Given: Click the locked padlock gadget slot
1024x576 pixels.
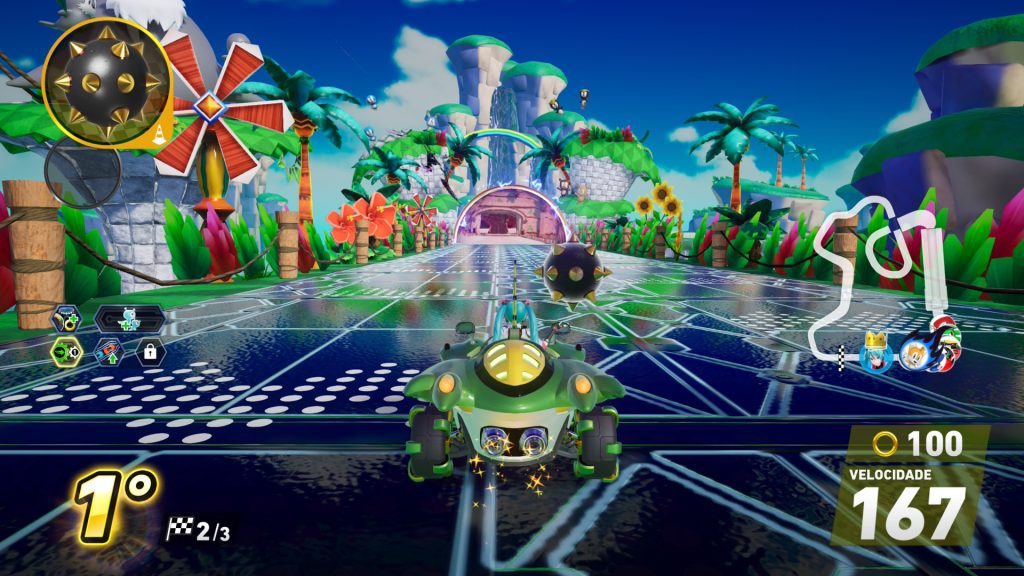Looking at the screenshot, I should coord(150,352).
